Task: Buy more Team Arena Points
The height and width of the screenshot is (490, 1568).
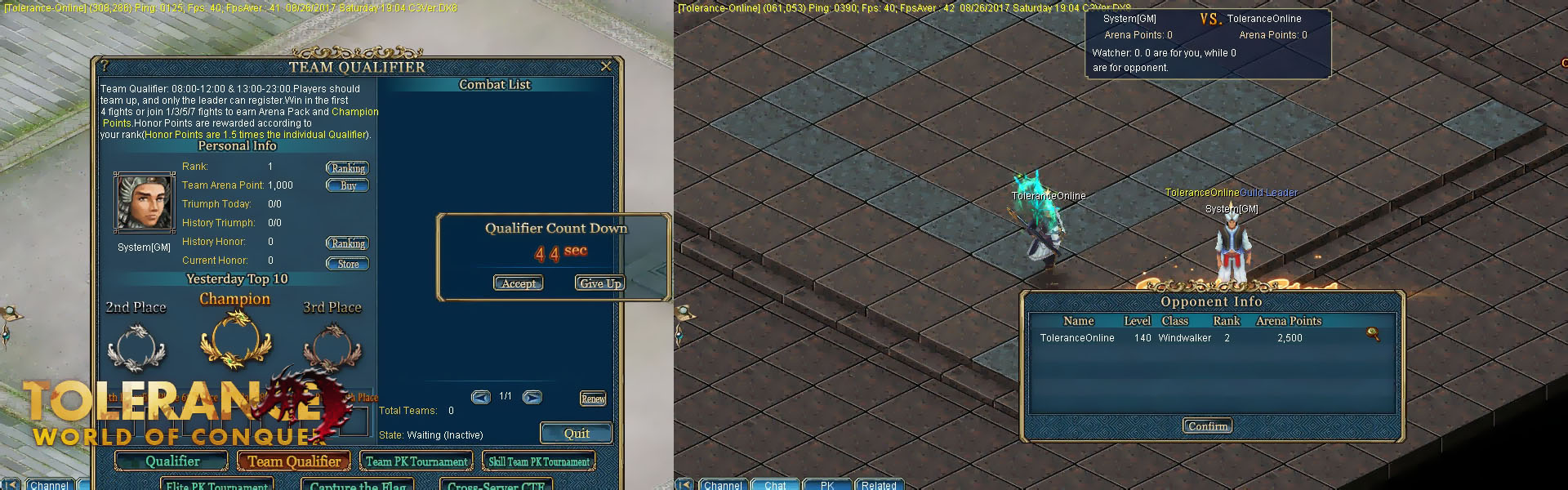Action: click(348, 185)
